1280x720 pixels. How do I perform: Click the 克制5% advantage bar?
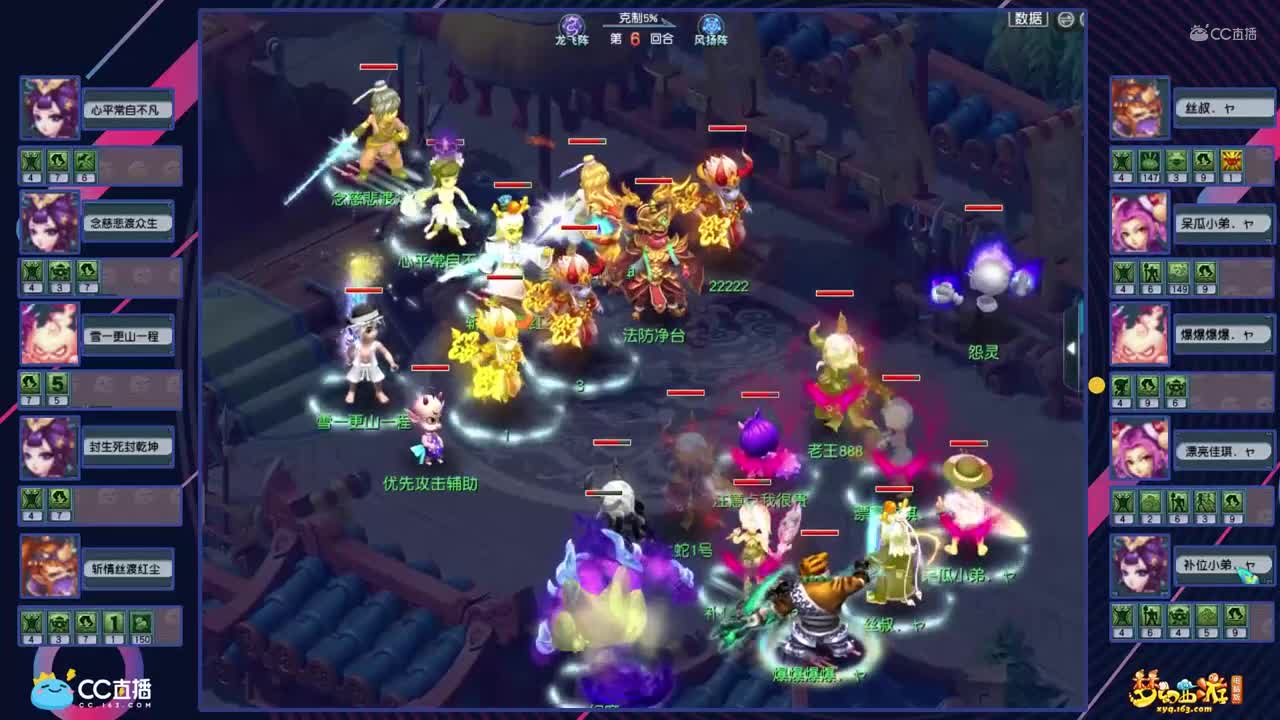[x=636, y=19]
